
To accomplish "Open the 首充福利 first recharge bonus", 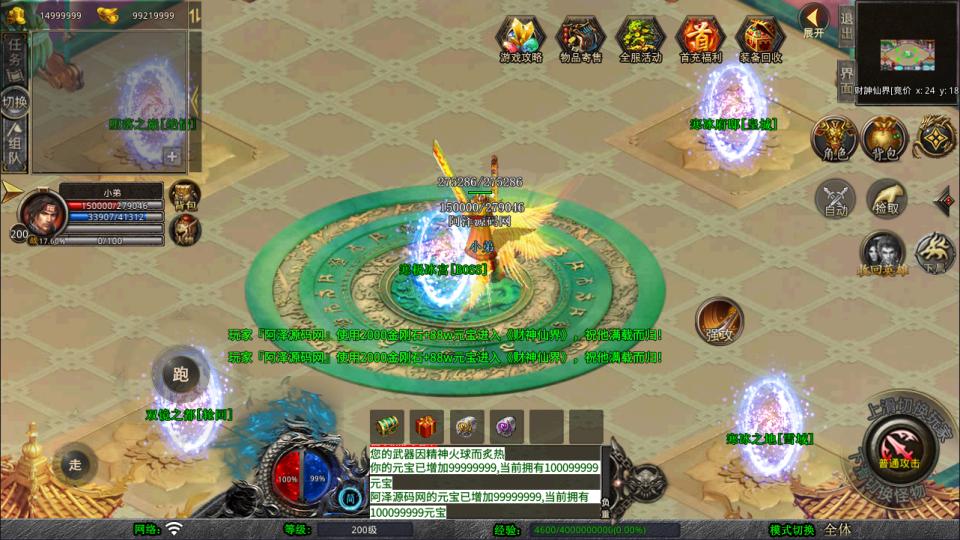I will pos(700,38).
